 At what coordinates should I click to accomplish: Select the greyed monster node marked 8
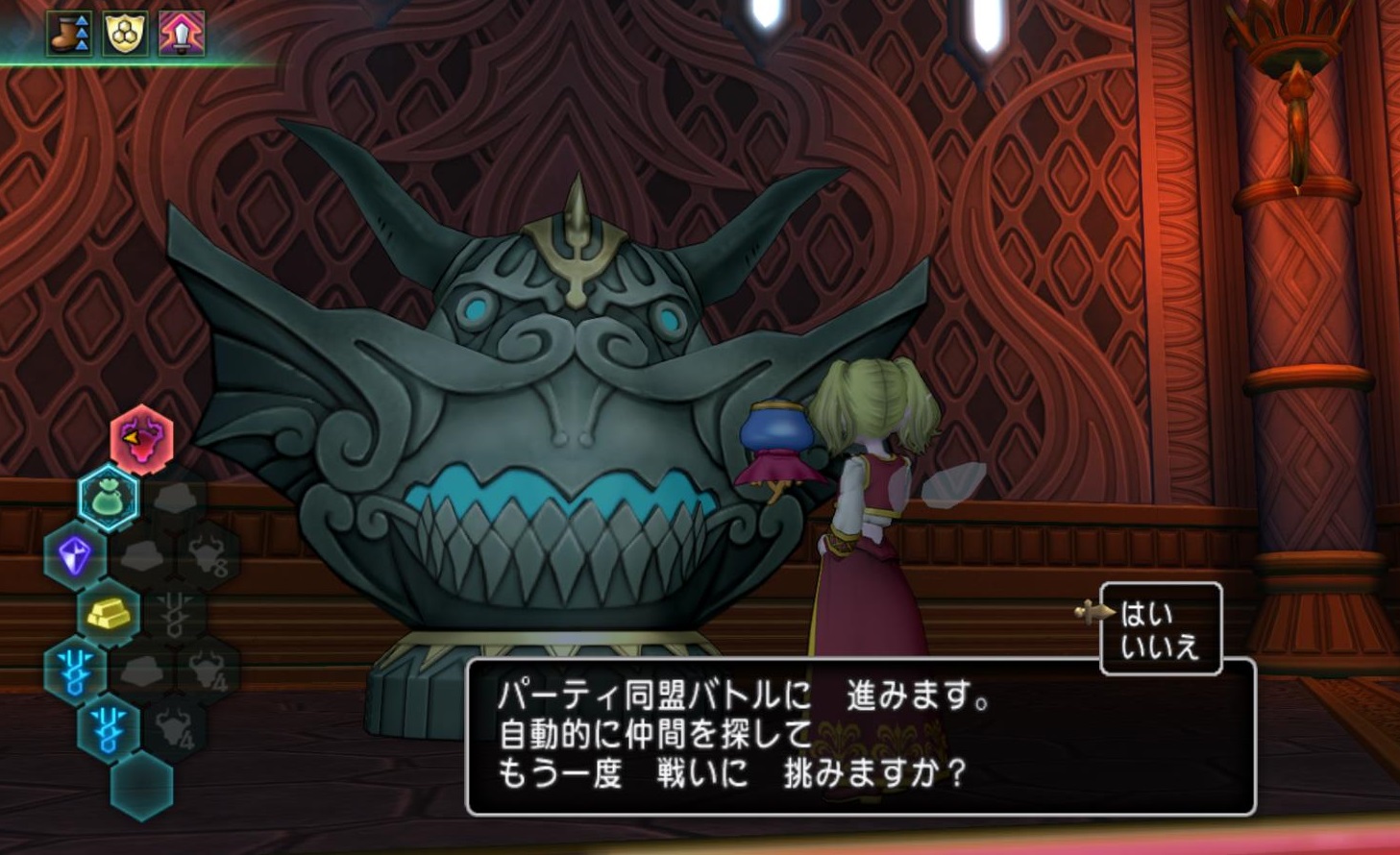(x=209, y=554)
